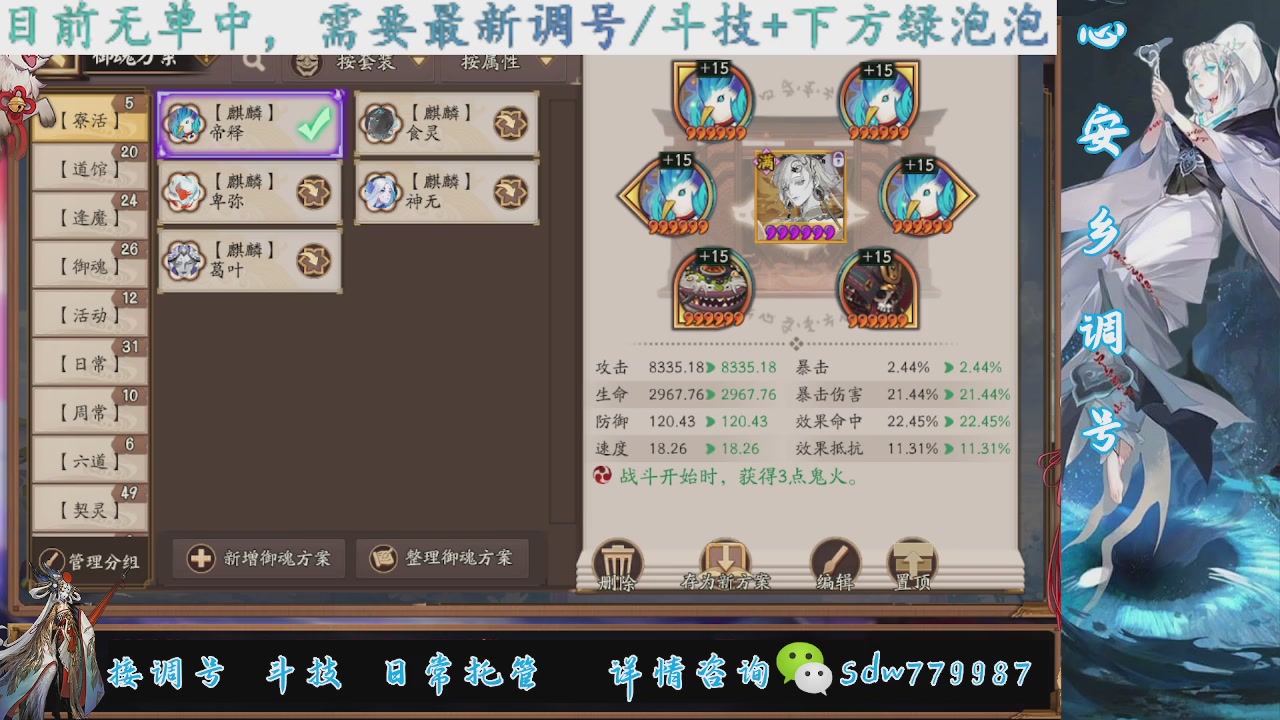Click the 管理分组 button

(x=90, y=559)
